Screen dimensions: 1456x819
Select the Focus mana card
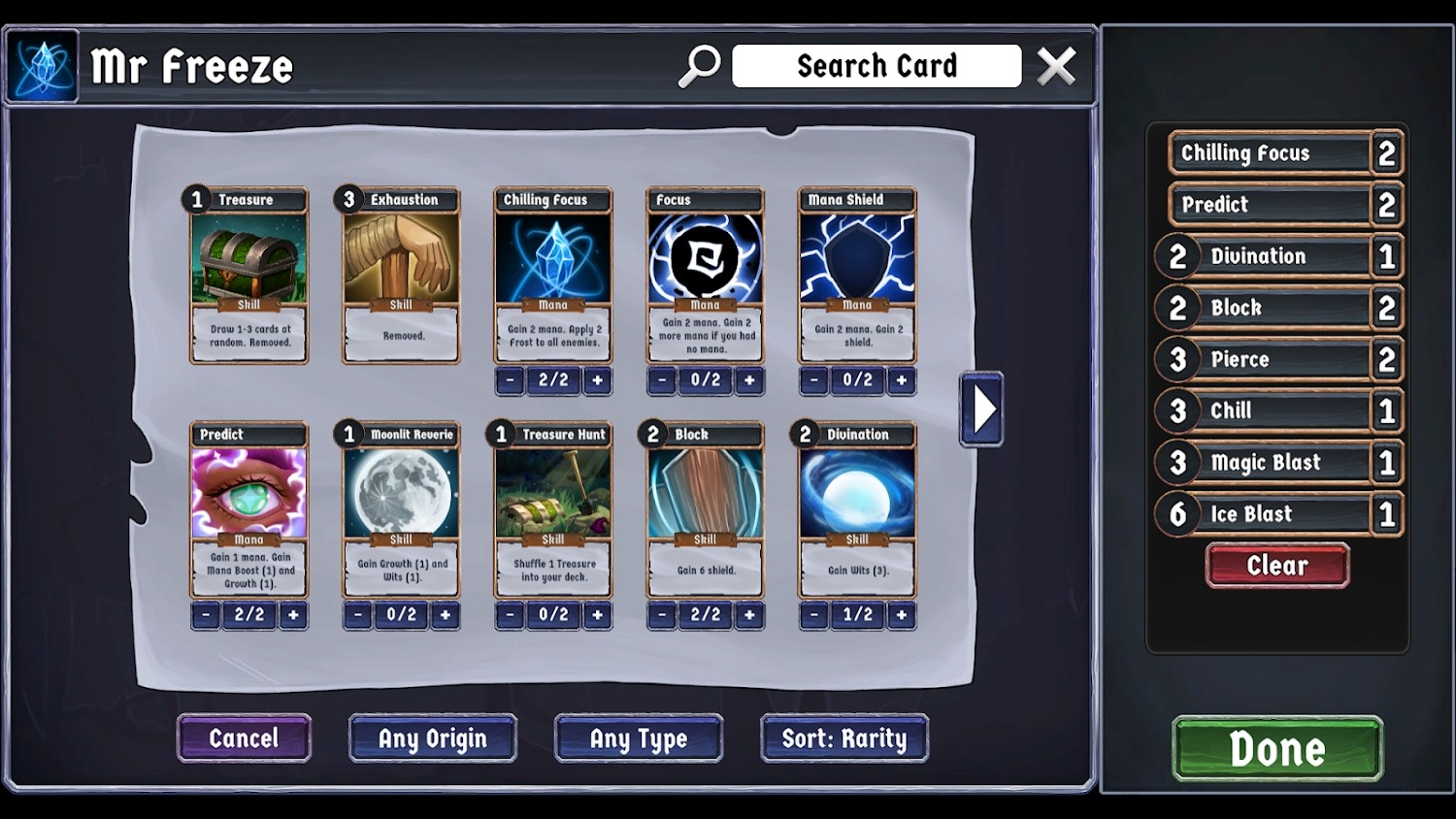pos(704,277)
